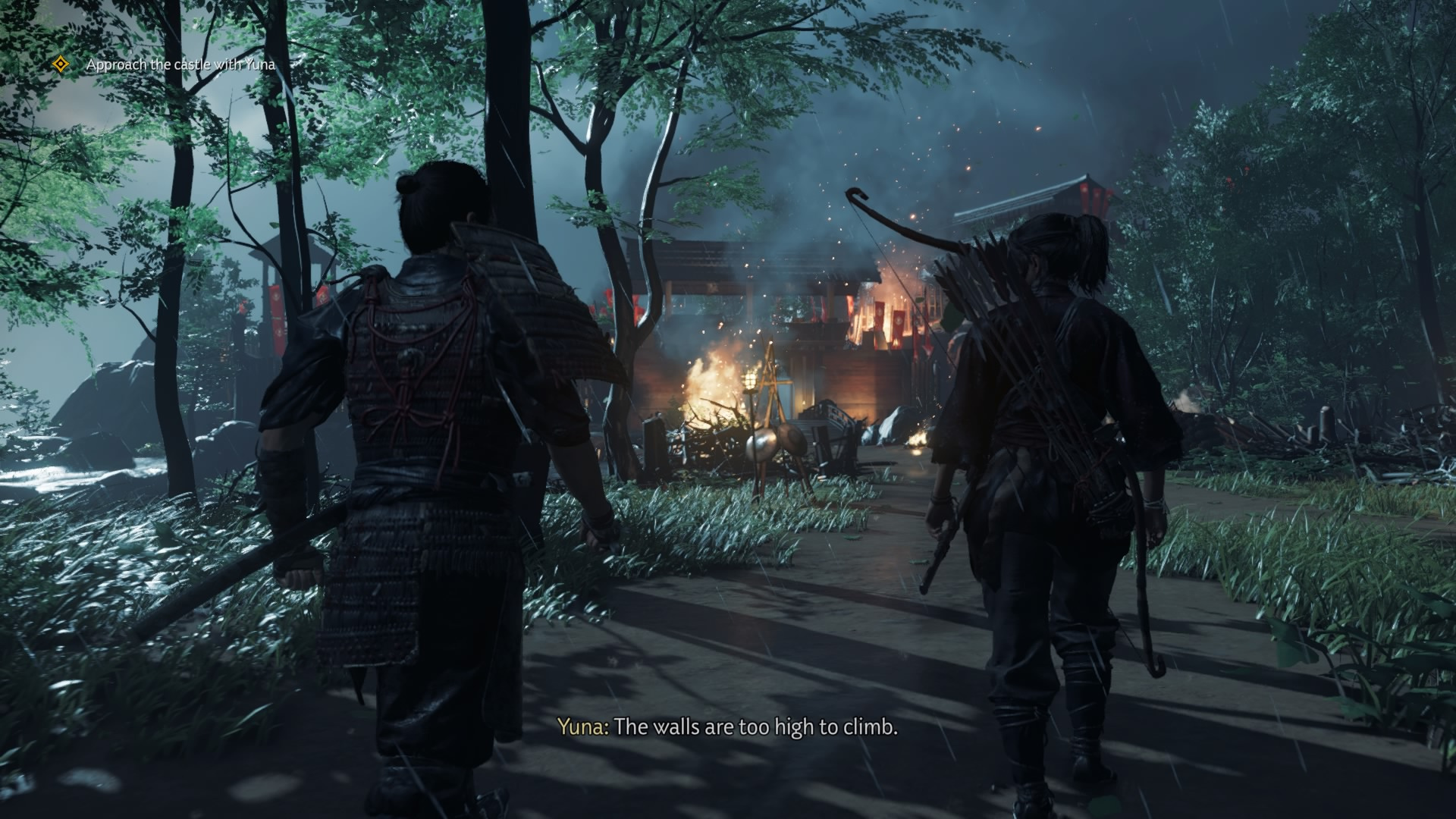This screenshot has width=1456, height=819.
Task: Click the gold diamond quest marker icon
Action: [x=61, y=65]
